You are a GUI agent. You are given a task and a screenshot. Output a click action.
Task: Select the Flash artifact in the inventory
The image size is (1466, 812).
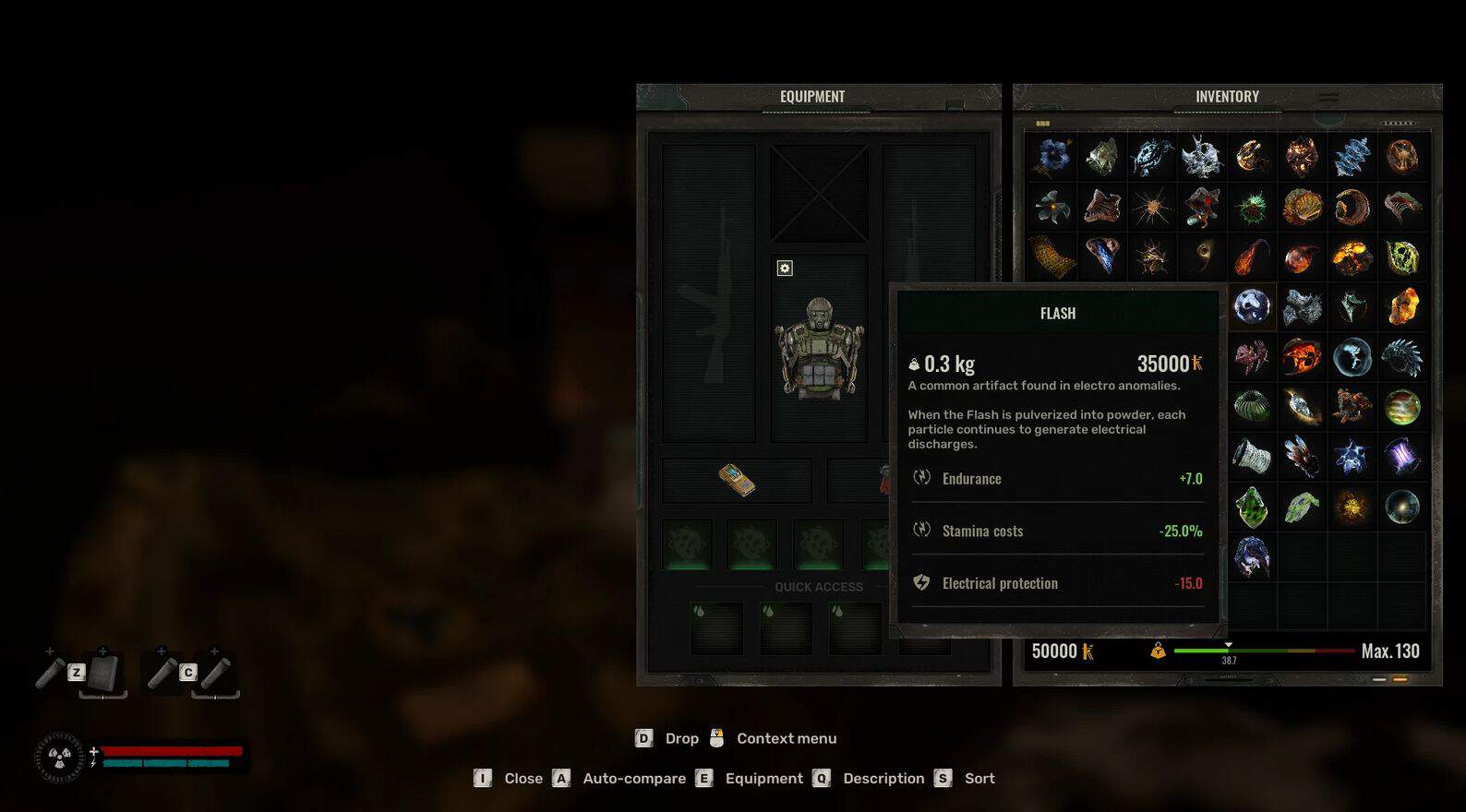tap(1252, 306)
